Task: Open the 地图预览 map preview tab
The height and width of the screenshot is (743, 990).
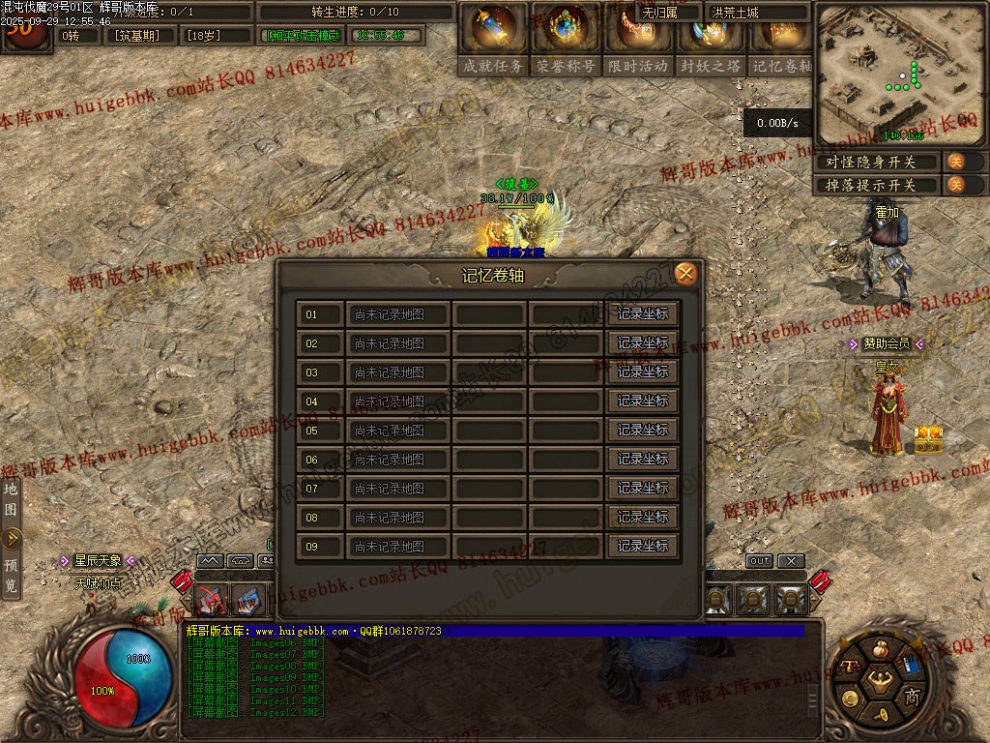Action: 11,538
